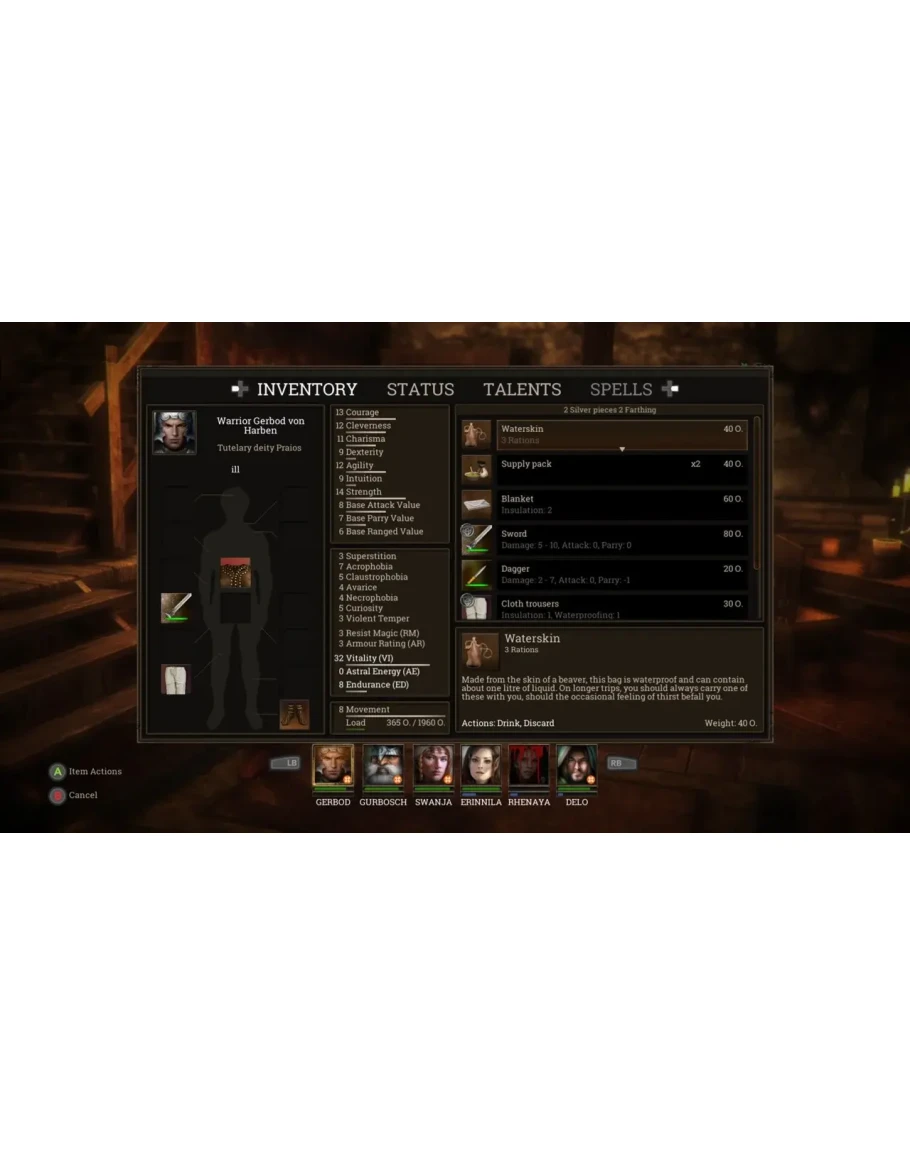Choose the Supply pack in the list
Image resolution: width=910 pixels, height=1155 pixels.
click(620, 469)
